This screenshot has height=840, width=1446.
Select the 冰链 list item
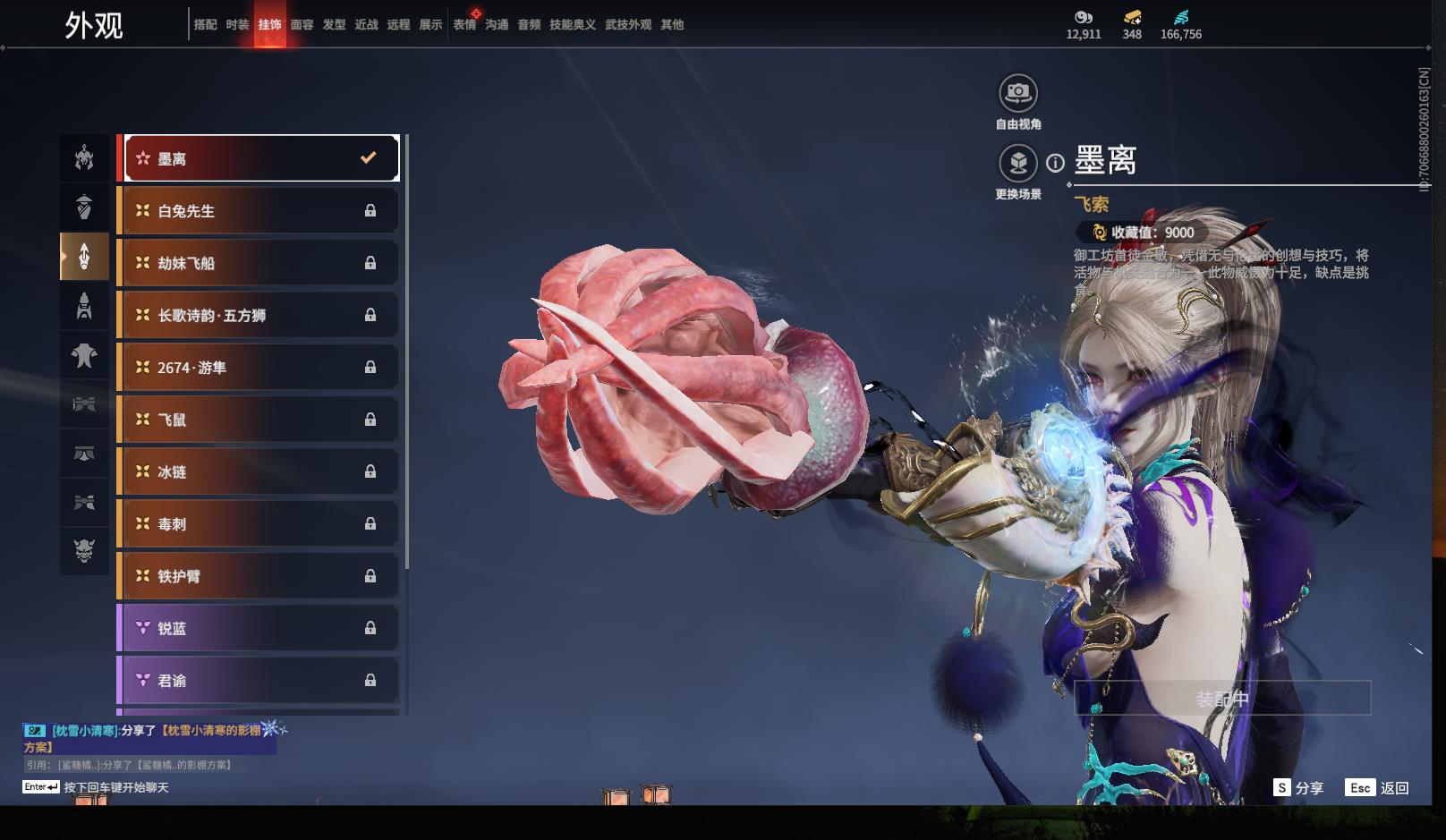(x=259, y=471)
